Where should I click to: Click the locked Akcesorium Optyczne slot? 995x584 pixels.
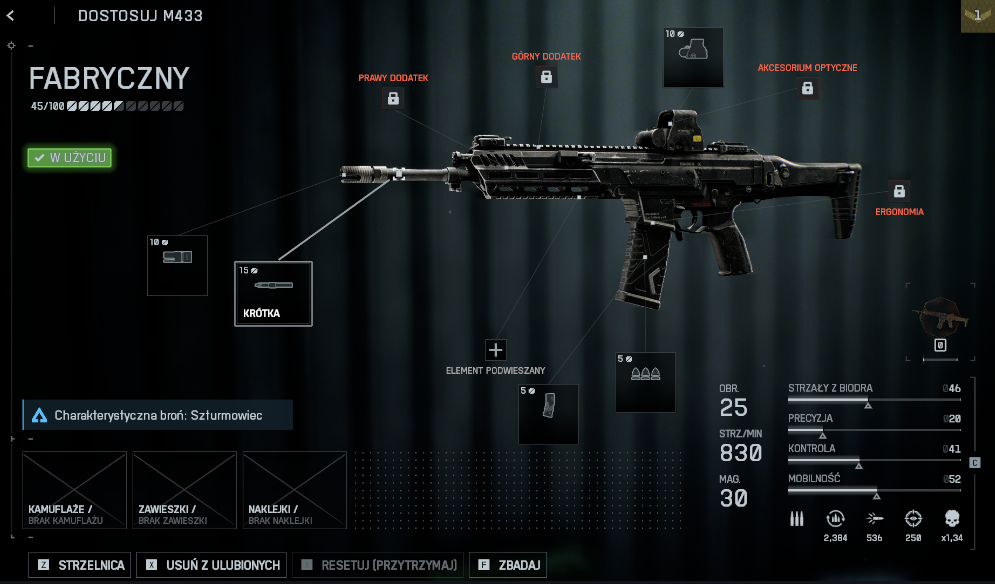pyautogui.click(x=807, y=89)
